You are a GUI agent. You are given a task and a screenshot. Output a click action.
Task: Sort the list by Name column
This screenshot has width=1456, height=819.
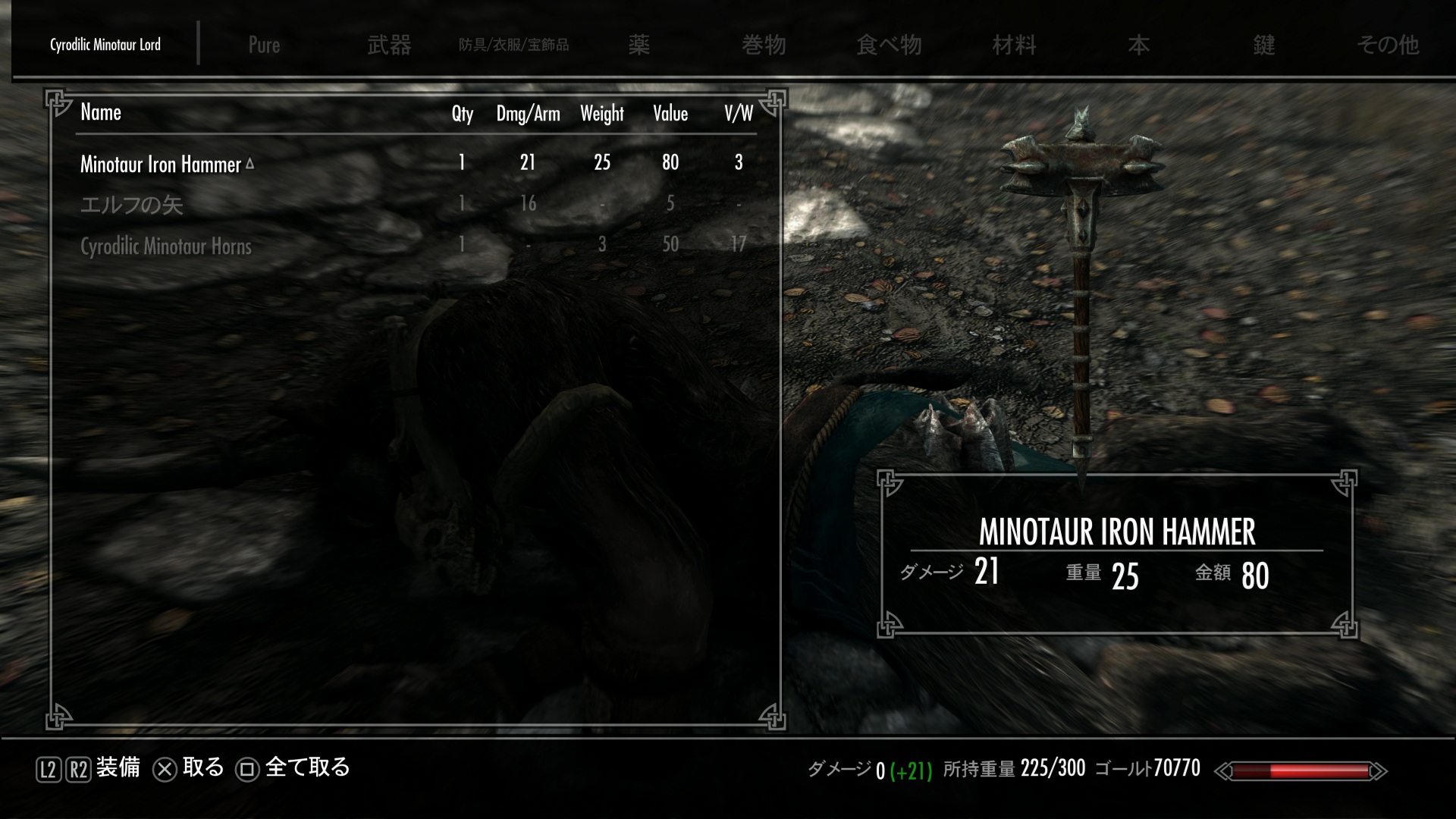[x=101, y=113]
